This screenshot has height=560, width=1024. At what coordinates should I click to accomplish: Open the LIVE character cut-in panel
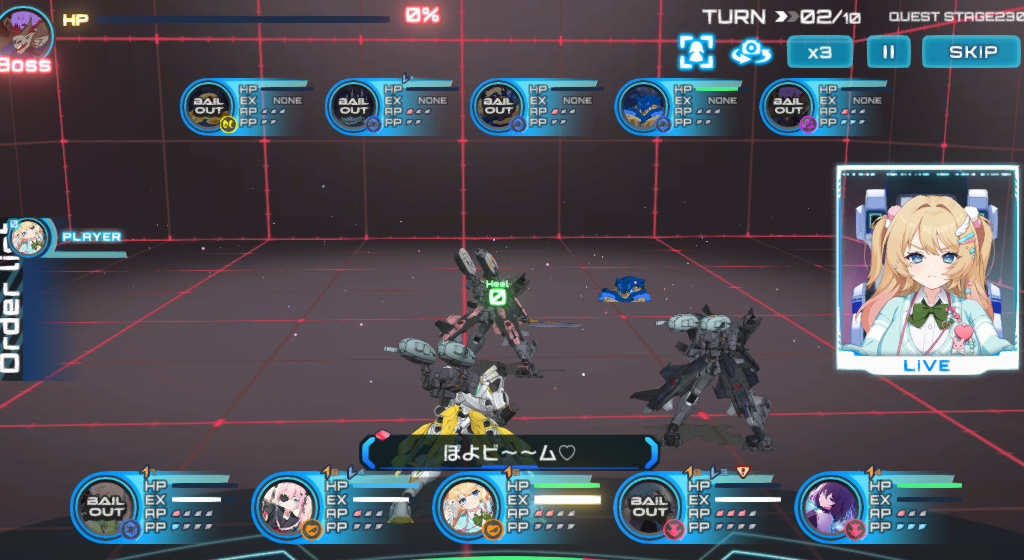click(x=926, y=268)
